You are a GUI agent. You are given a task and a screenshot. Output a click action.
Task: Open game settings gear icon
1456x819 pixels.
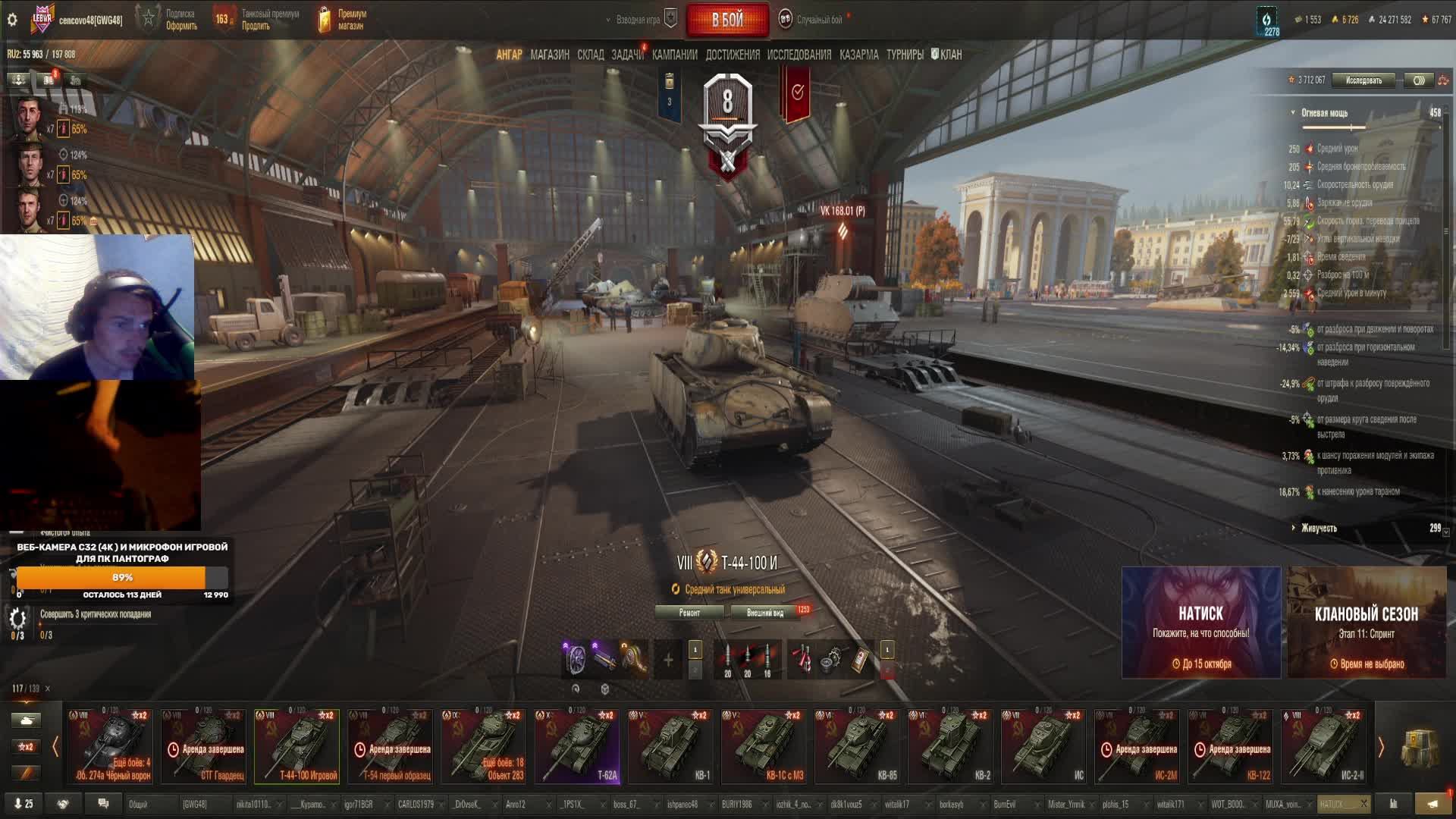coord(12,20)
